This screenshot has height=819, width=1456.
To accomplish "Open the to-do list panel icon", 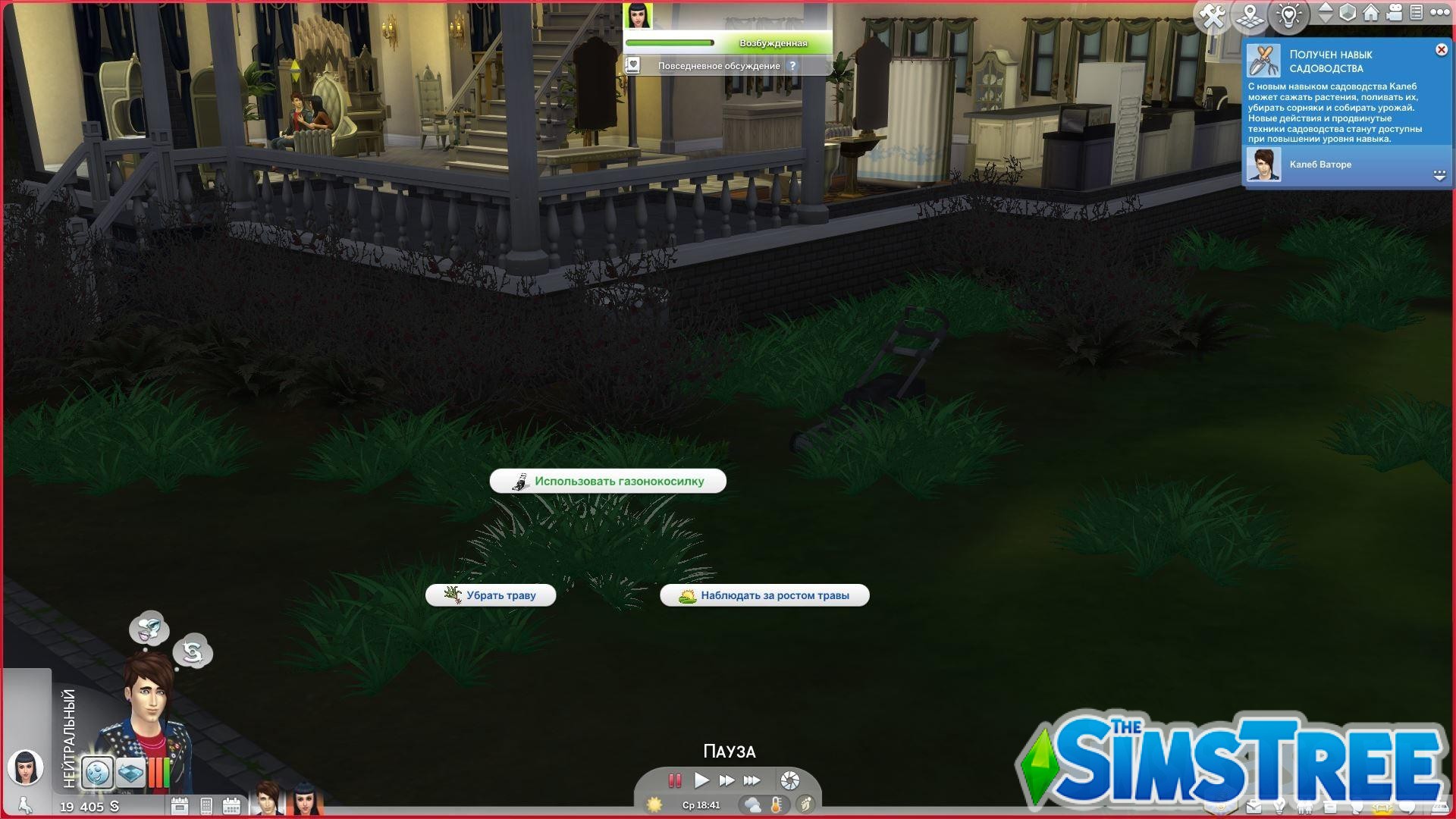I will tap(1417, 13).
